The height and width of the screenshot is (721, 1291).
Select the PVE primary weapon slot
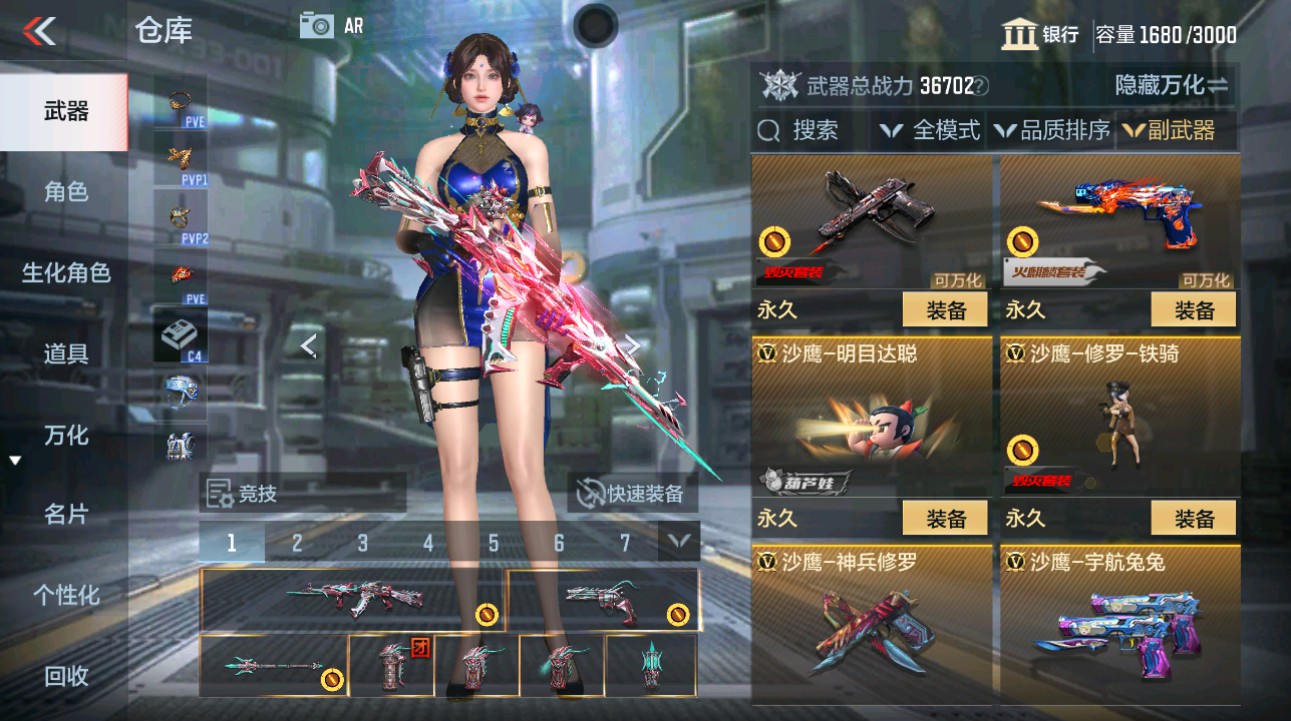pyautogui.click(x=180, y=103)
